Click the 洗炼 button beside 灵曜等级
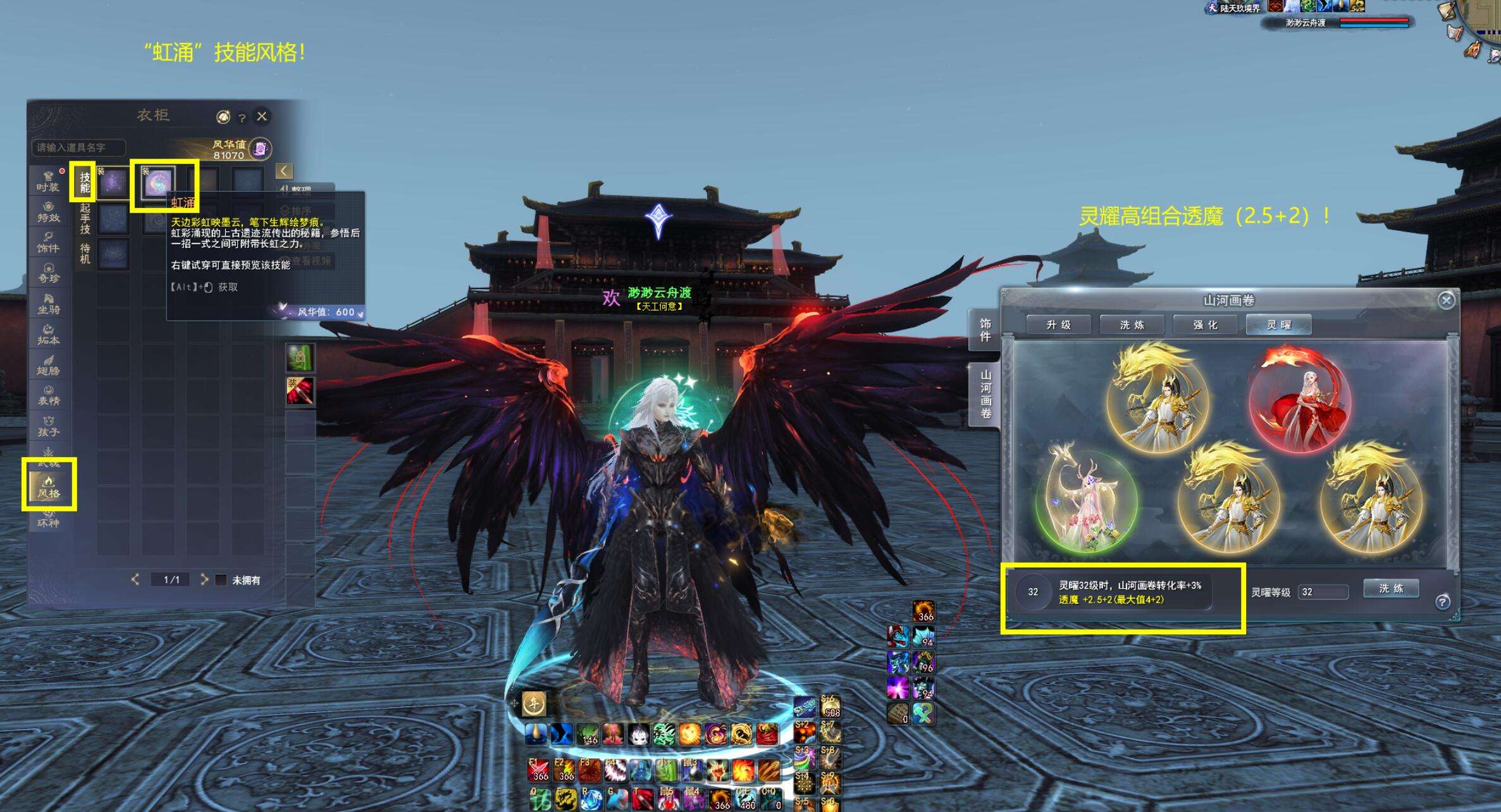Viewport: 1501px width, 812px height. [x=1391, y=589]
